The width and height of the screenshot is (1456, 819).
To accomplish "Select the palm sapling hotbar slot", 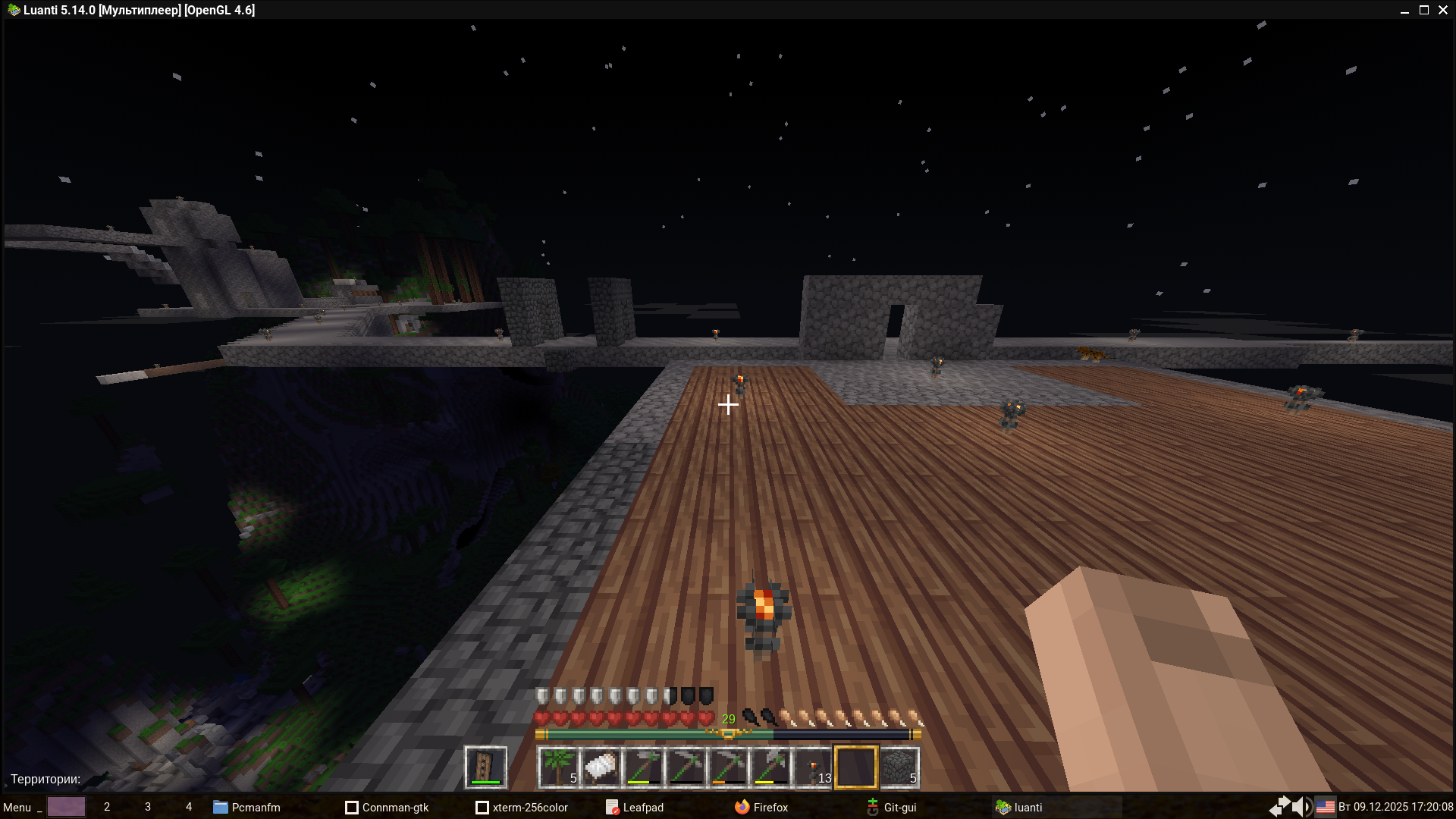I will pos(558,767).
